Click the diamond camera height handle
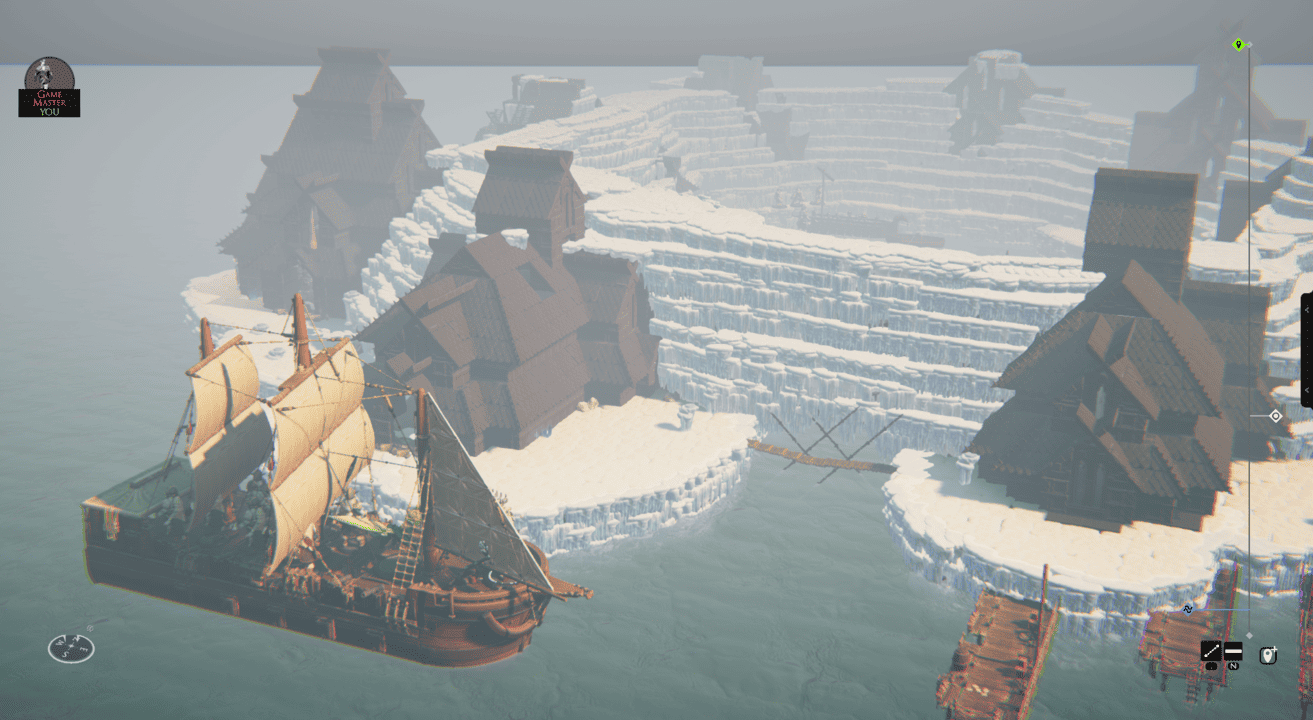The image size is (1313, 720). point(1275,416)
